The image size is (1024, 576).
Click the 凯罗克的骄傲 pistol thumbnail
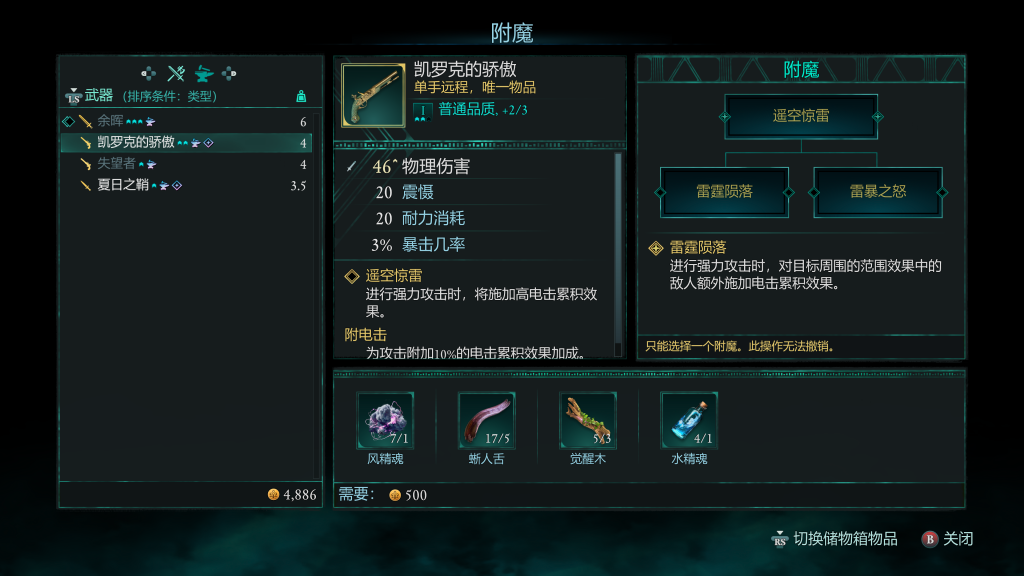(x=370, y=95)
